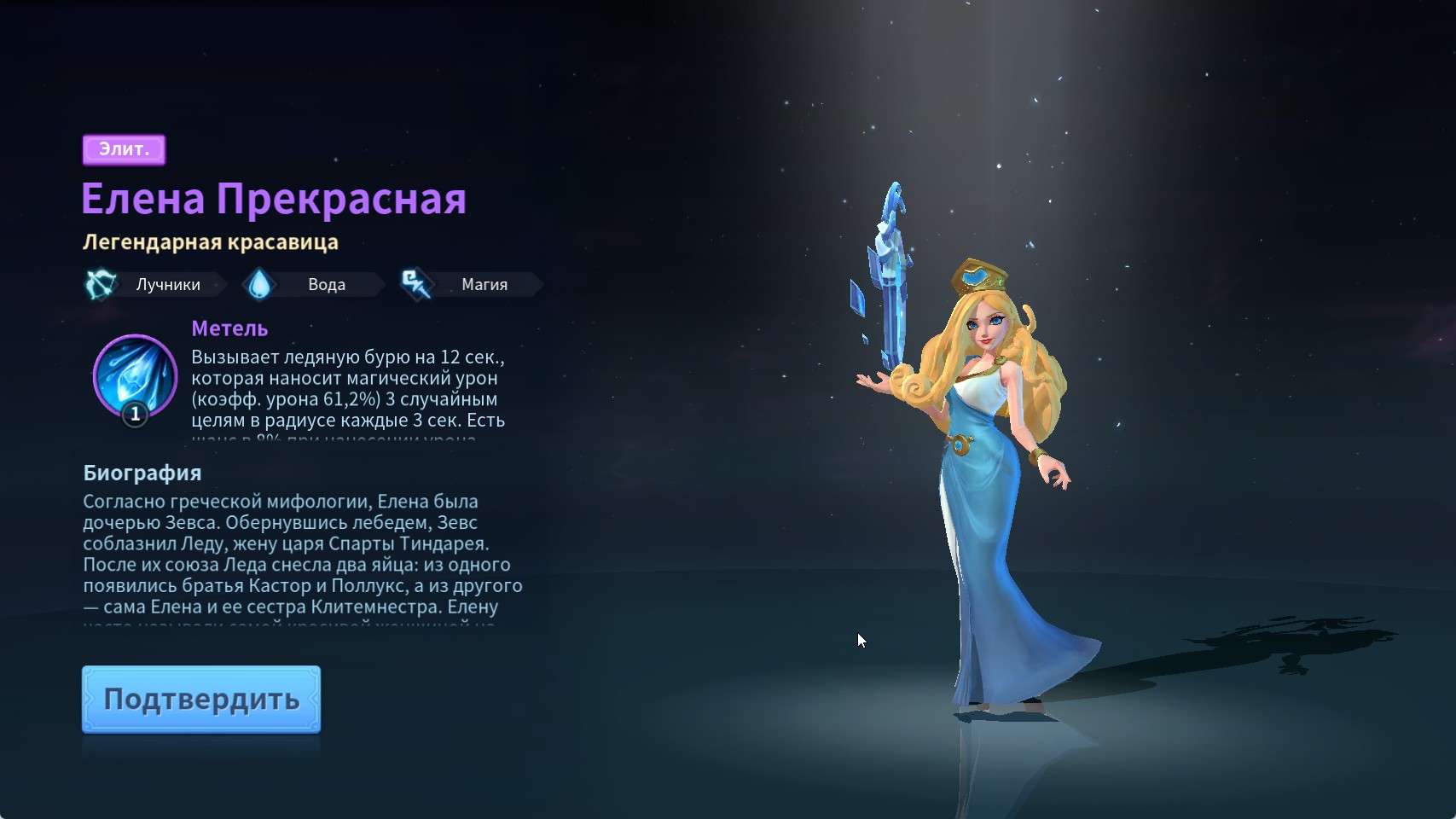Select the Биография section header

click(142, 472)
